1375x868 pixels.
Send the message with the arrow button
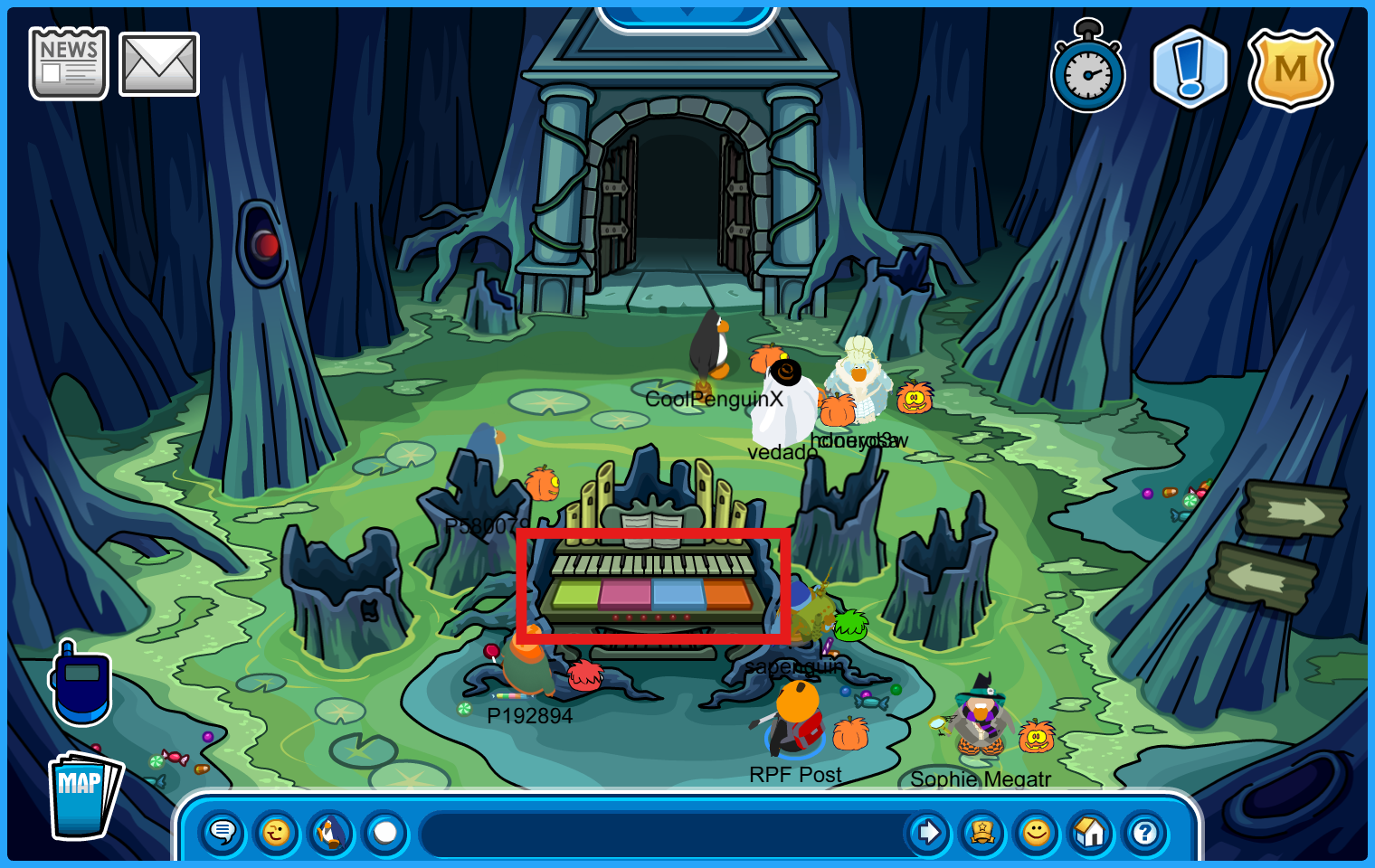pos(927,832)
